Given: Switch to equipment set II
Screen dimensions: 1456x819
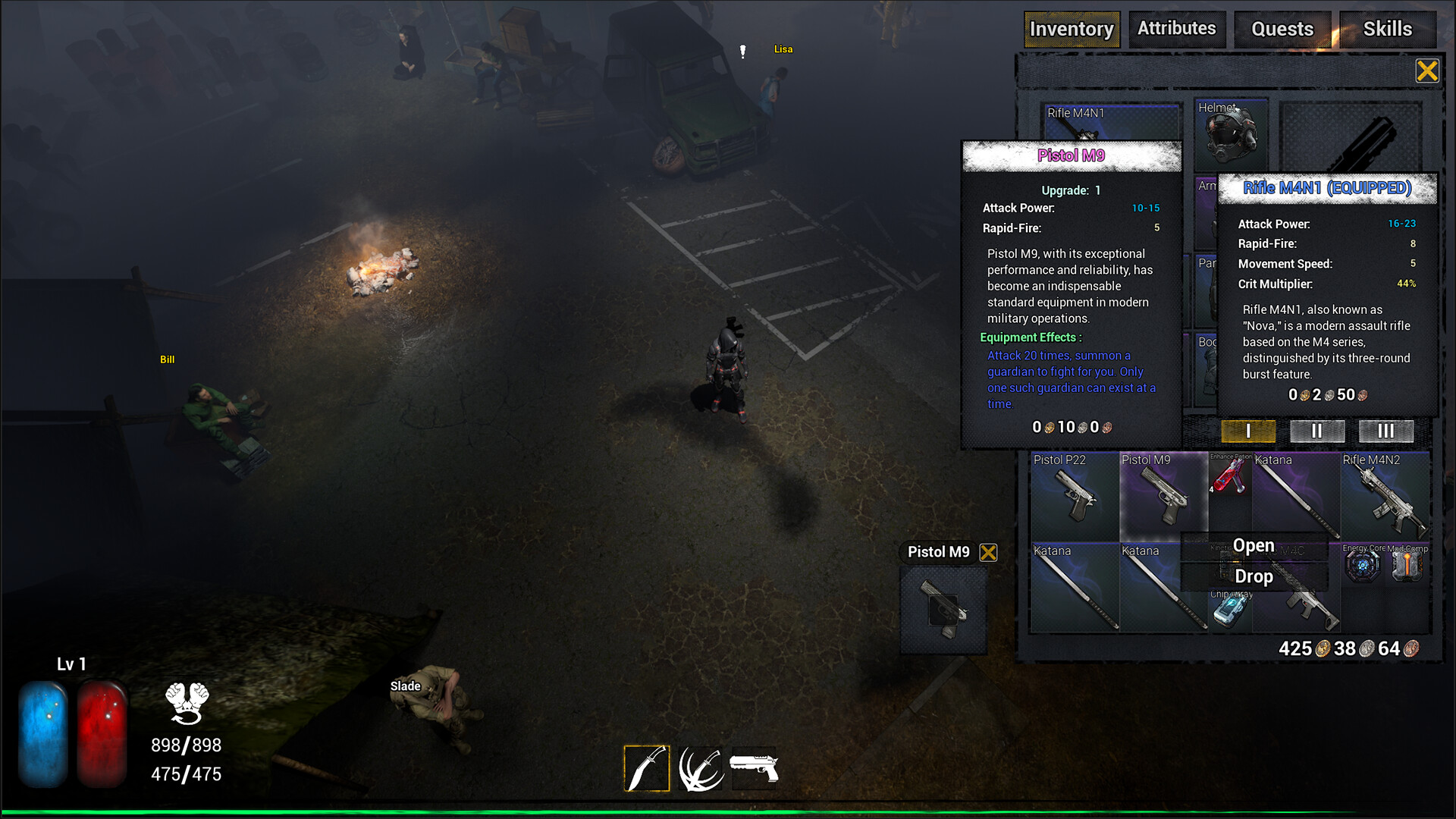Looking at the screenshot, I should (x=1317, y=431).
